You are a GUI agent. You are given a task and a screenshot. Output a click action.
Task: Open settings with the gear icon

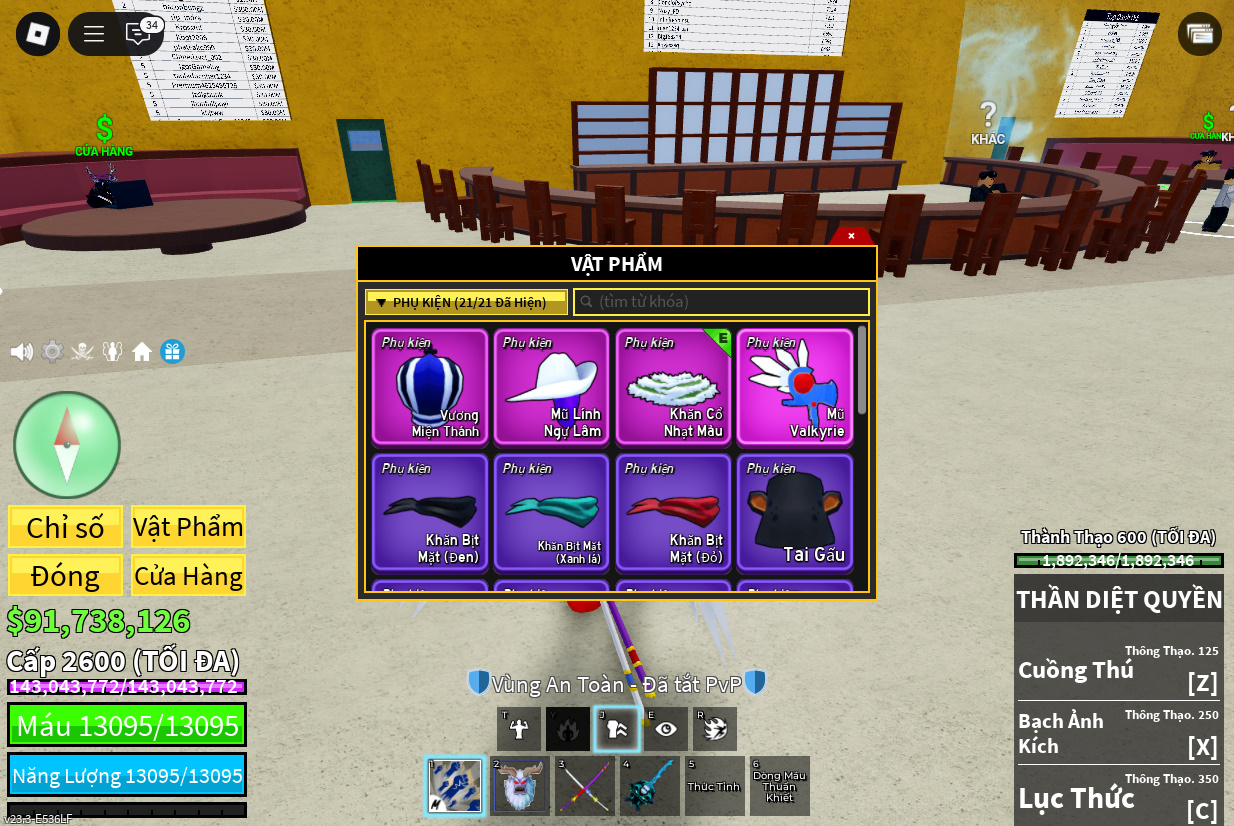click(x=52, y=352)
